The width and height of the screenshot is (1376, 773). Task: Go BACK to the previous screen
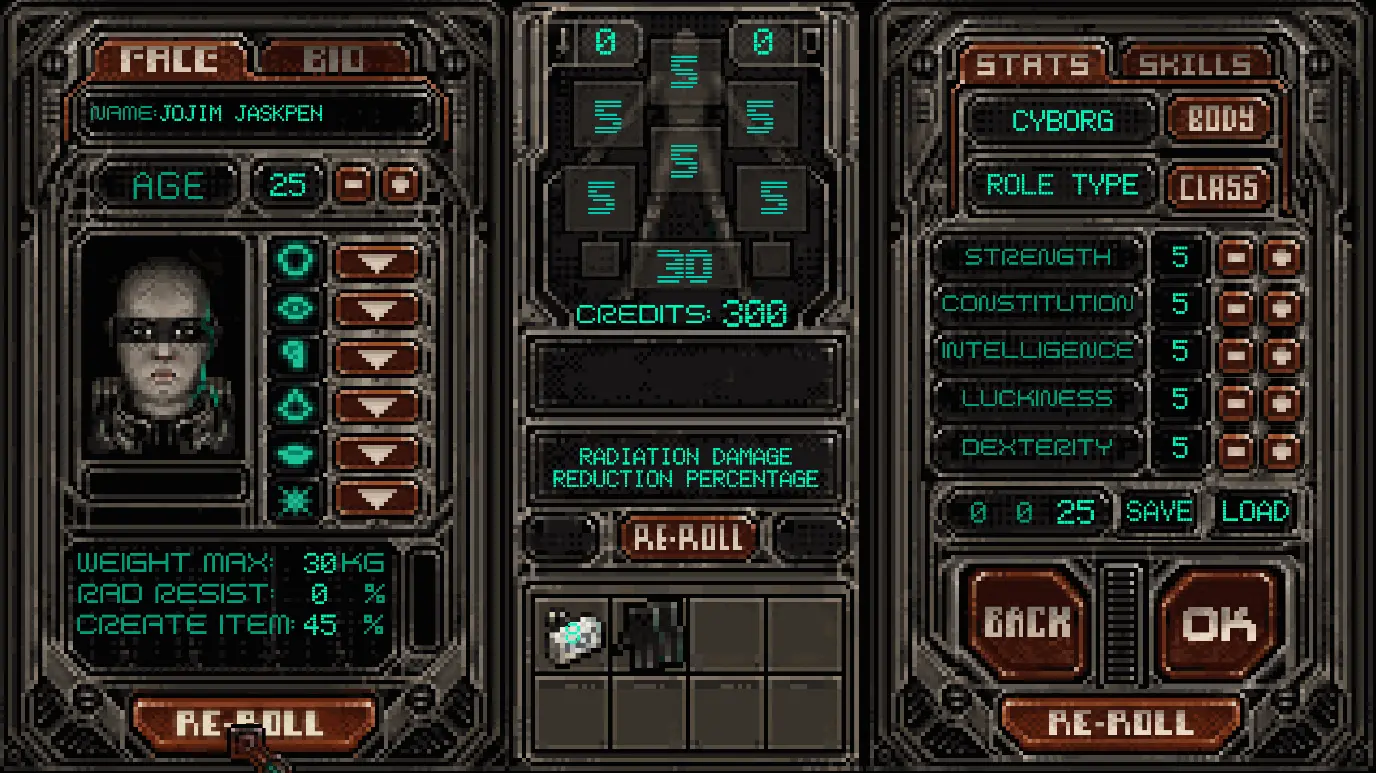(1027, 624)
